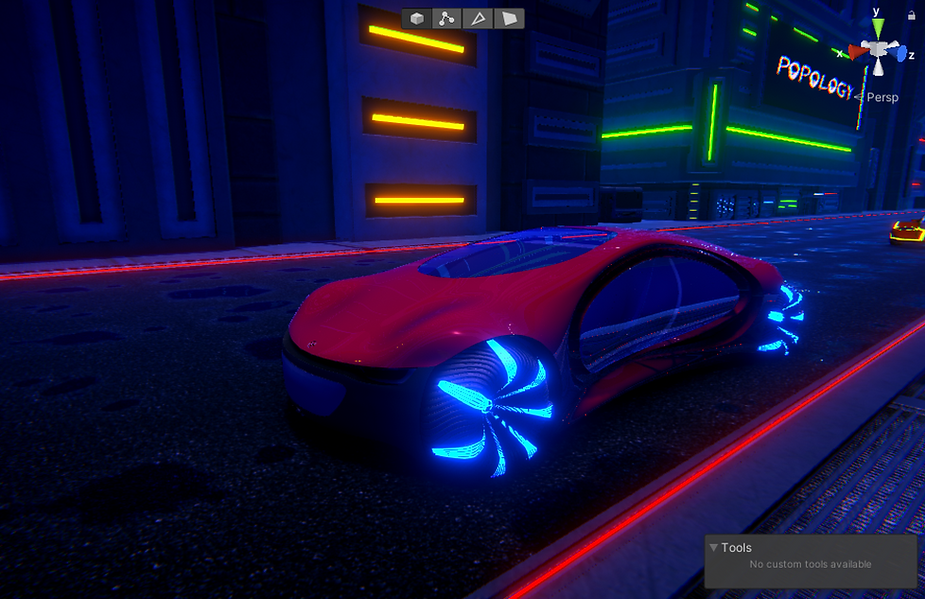Viewport: 925px width, 599px height.
Task: Toggle the scene view rotation lock
Action: 912,15
